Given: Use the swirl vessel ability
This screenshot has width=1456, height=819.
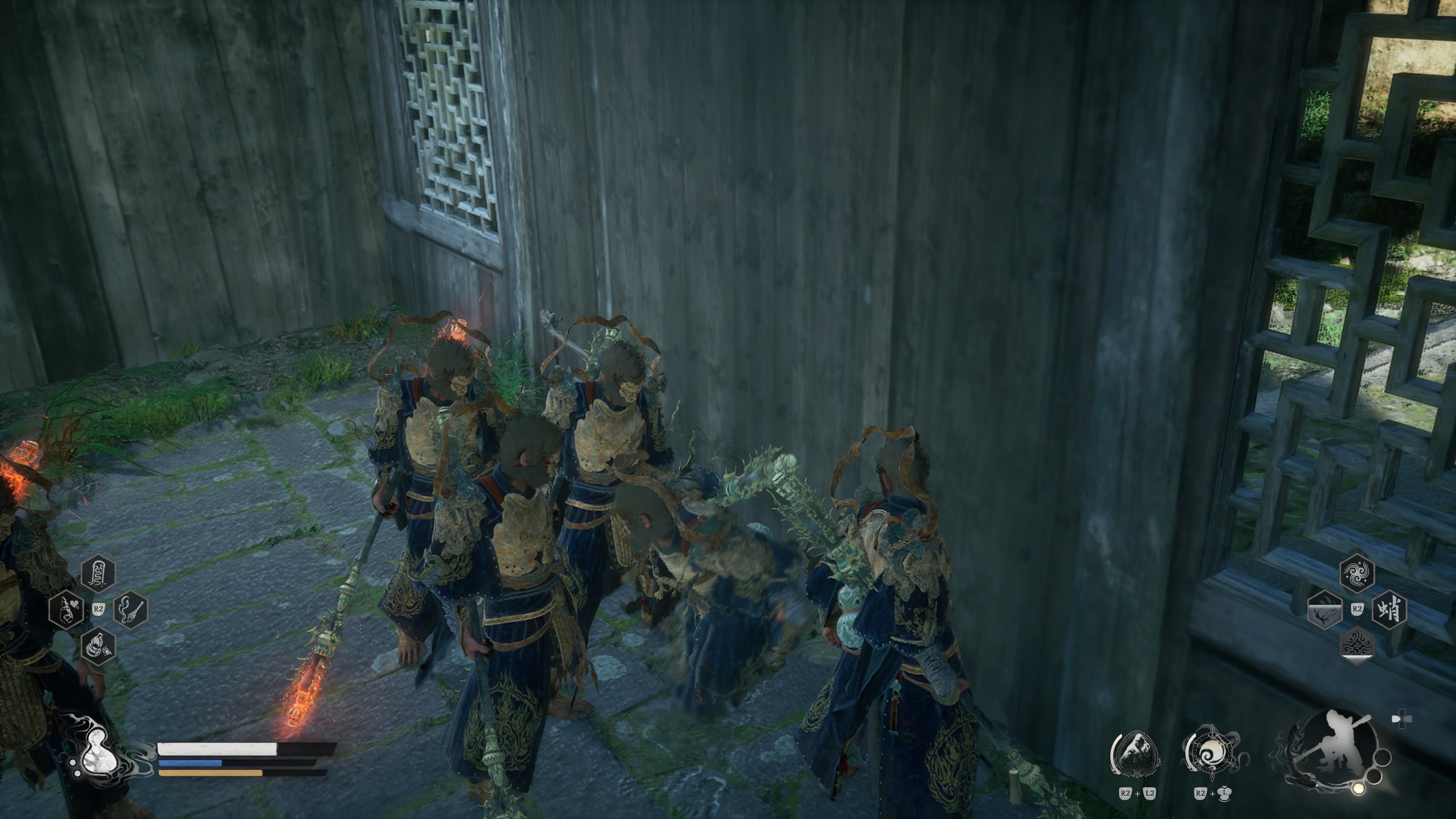Looking at the screenshot, I should point(1211,755).
